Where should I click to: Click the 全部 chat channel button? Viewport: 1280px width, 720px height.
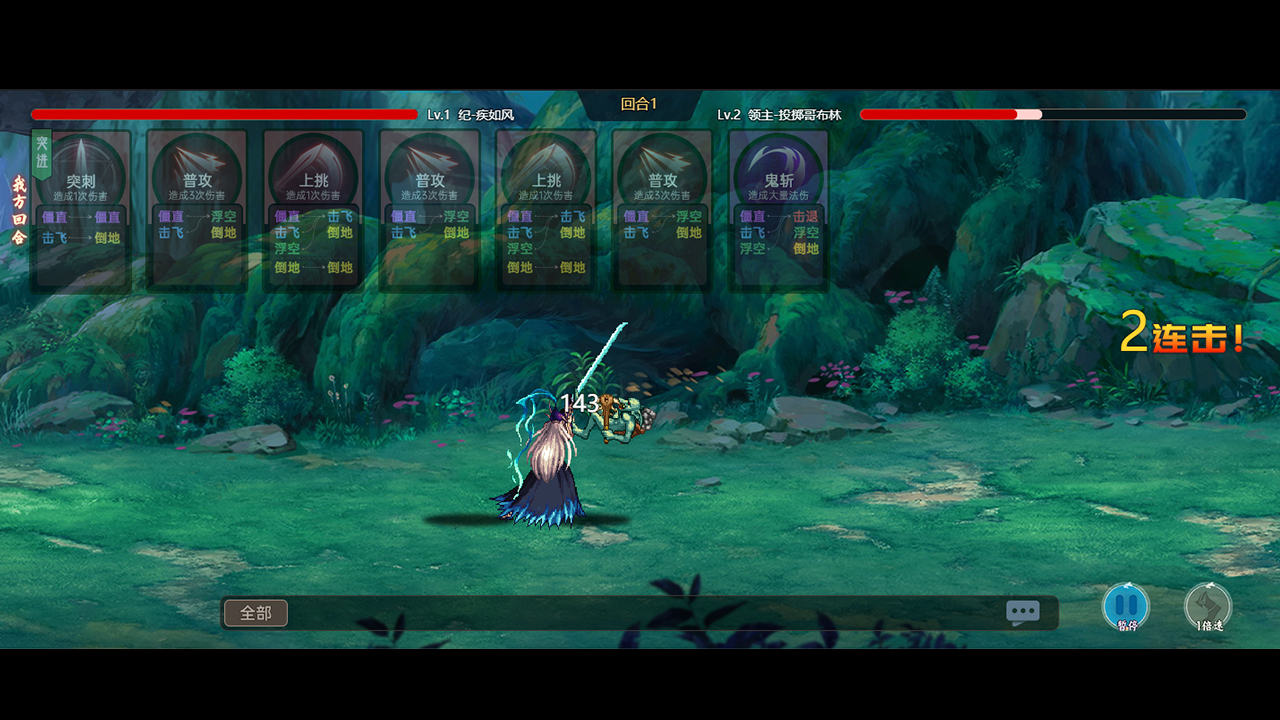(256, 613)
